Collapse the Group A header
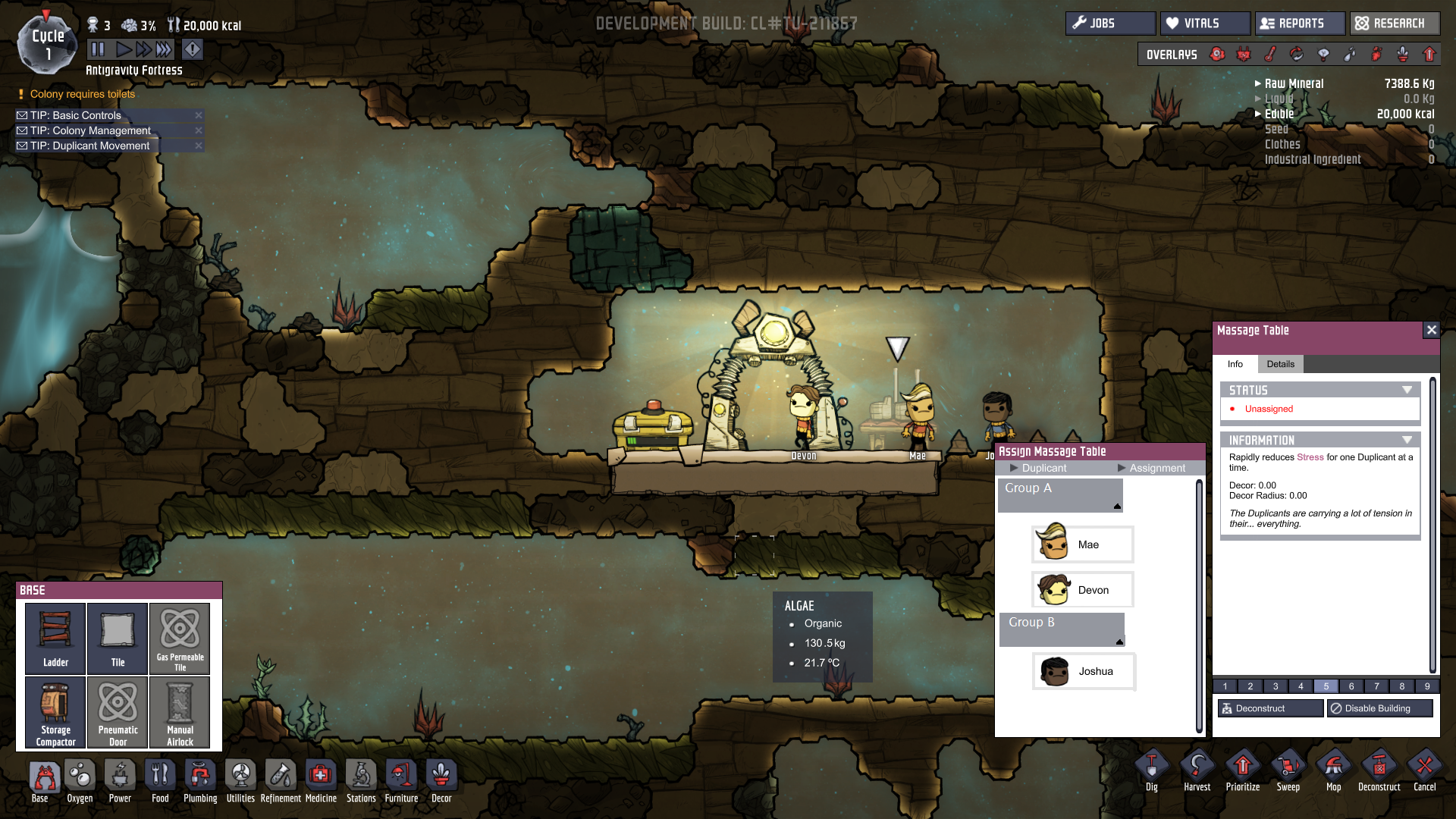Image resolution: width=1456 pixels, height=819 pixels. click(x=1117, y=506)
